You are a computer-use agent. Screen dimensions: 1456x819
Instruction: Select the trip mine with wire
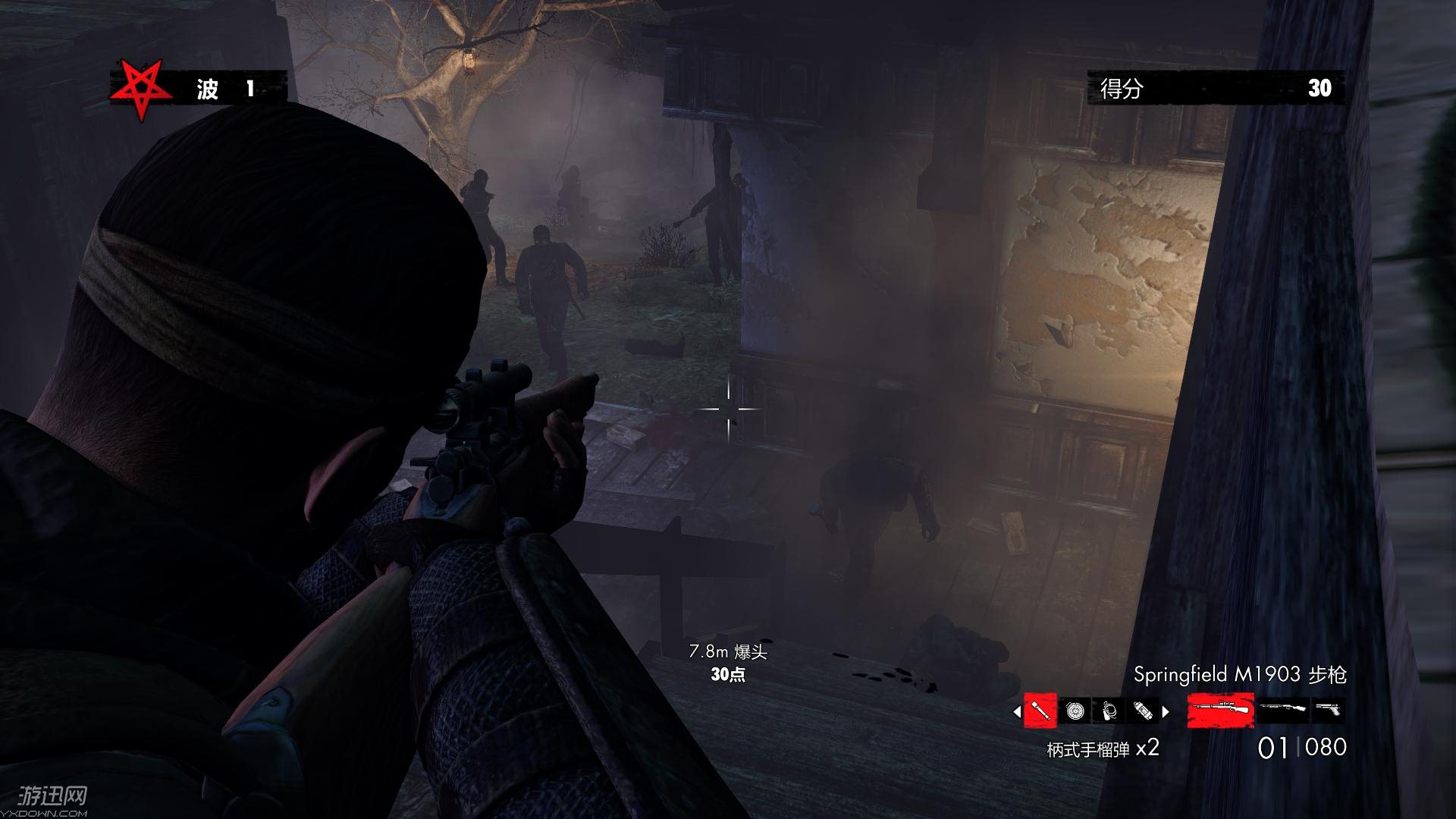click(1109, 711)
